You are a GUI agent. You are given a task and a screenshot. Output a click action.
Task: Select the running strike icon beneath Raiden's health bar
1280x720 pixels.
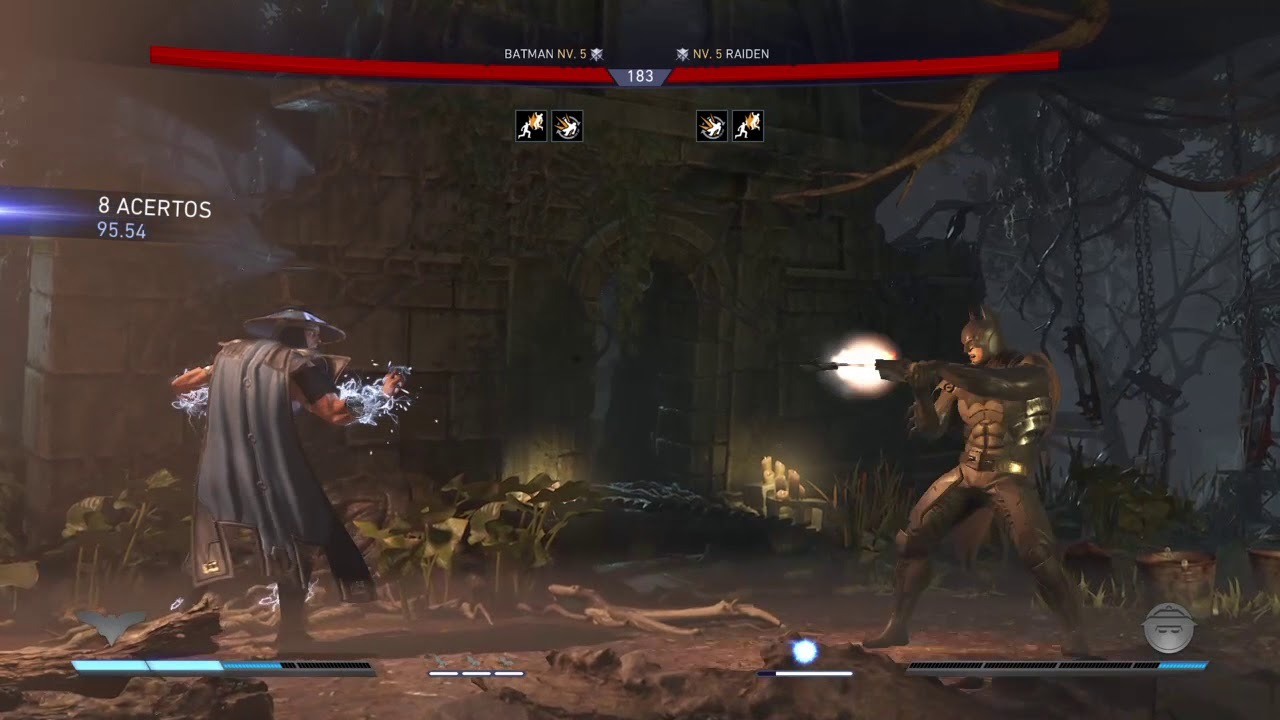tap(748, 126)
